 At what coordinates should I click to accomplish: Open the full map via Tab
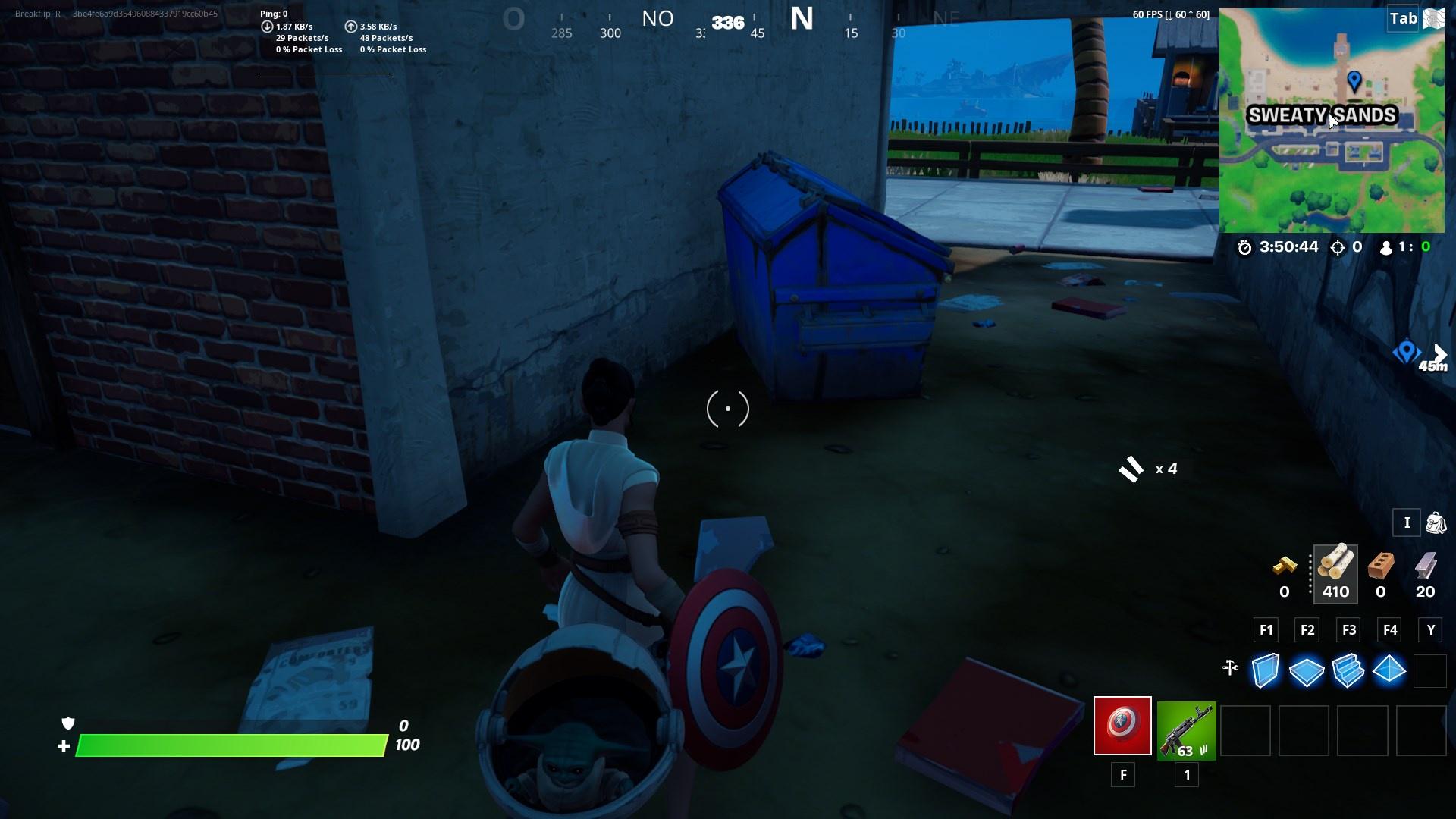pyautogui.click(x=1402, y=18)
